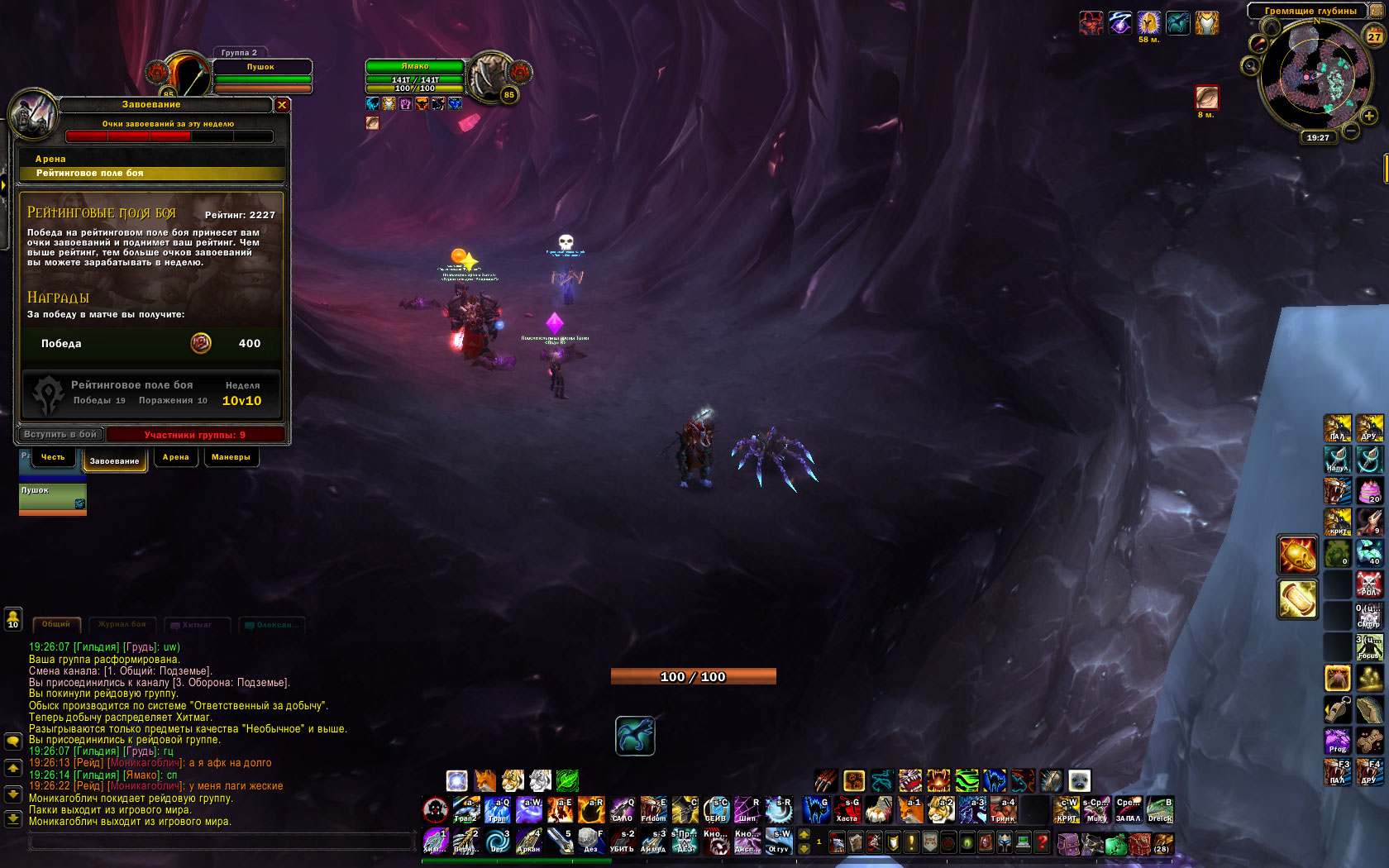The image size is (1389, 868).
Task: Activate the Хаста action bar ability
Action: (847, 810)
